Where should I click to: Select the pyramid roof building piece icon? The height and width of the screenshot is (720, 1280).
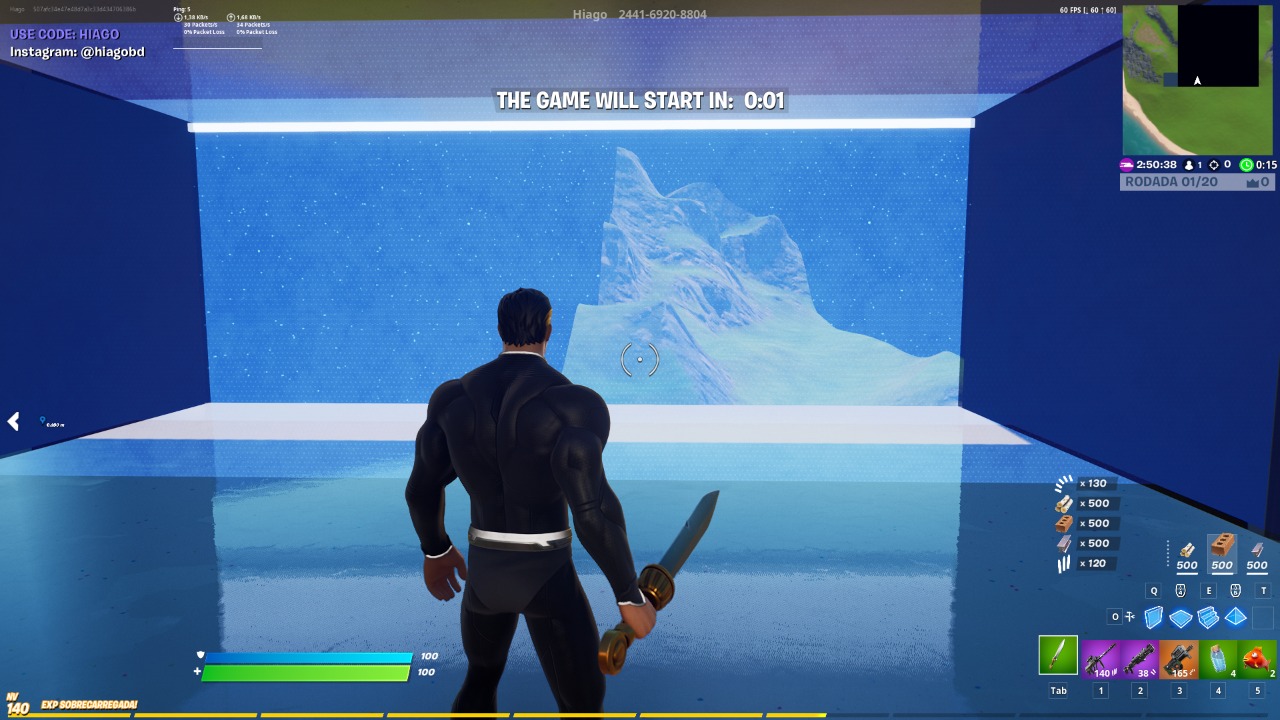[1234, 617]
